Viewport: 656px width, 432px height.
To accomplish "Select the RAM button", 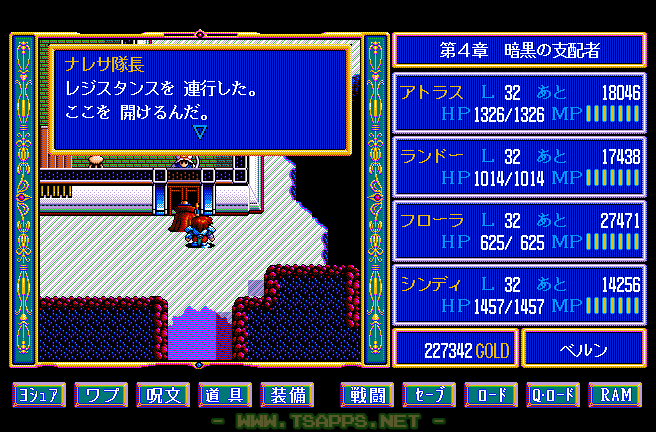I will click(615, 395).
